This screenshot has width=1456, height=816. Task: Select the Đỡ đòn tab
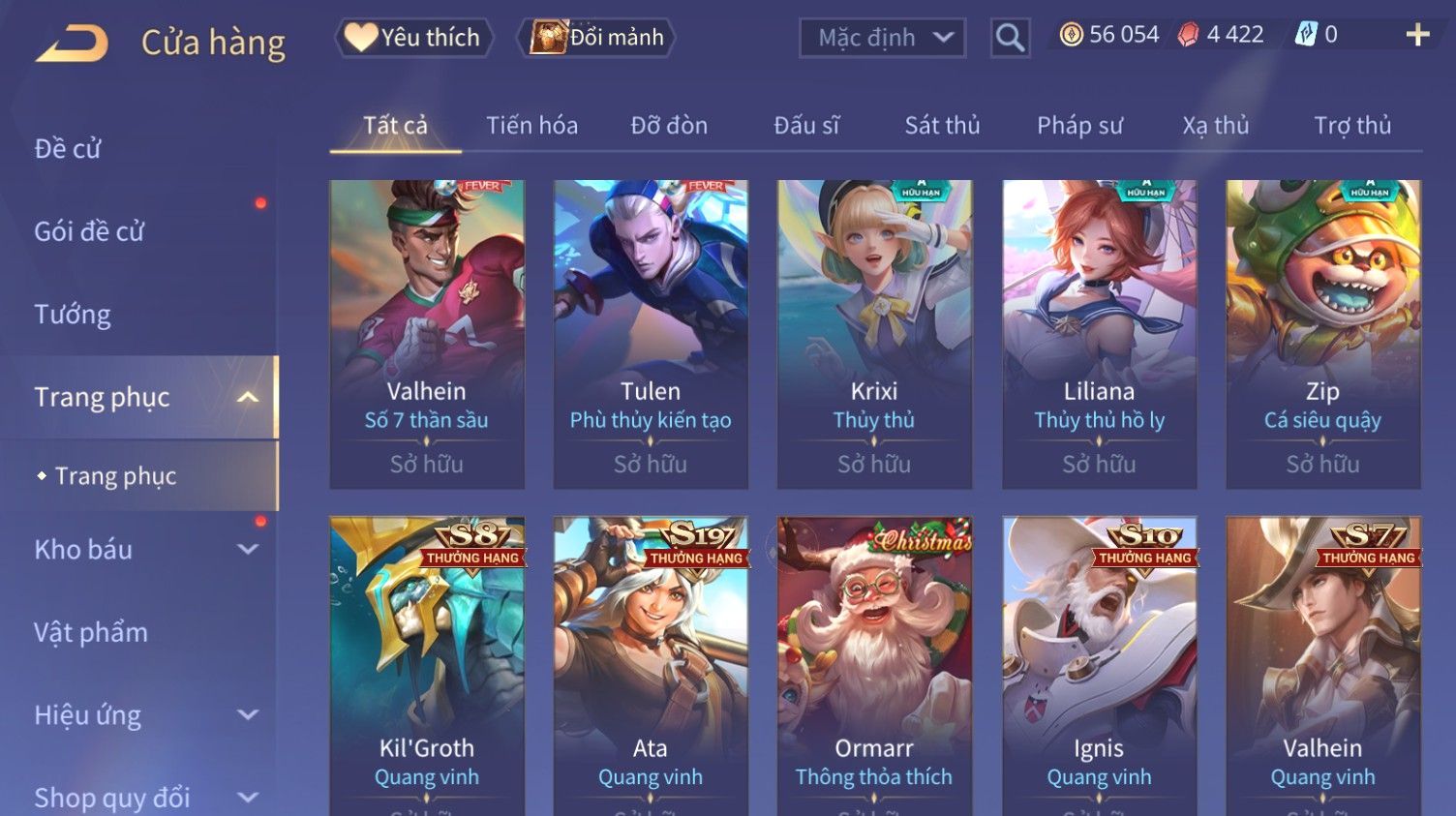pyautogui.click(x=669, y=126)
